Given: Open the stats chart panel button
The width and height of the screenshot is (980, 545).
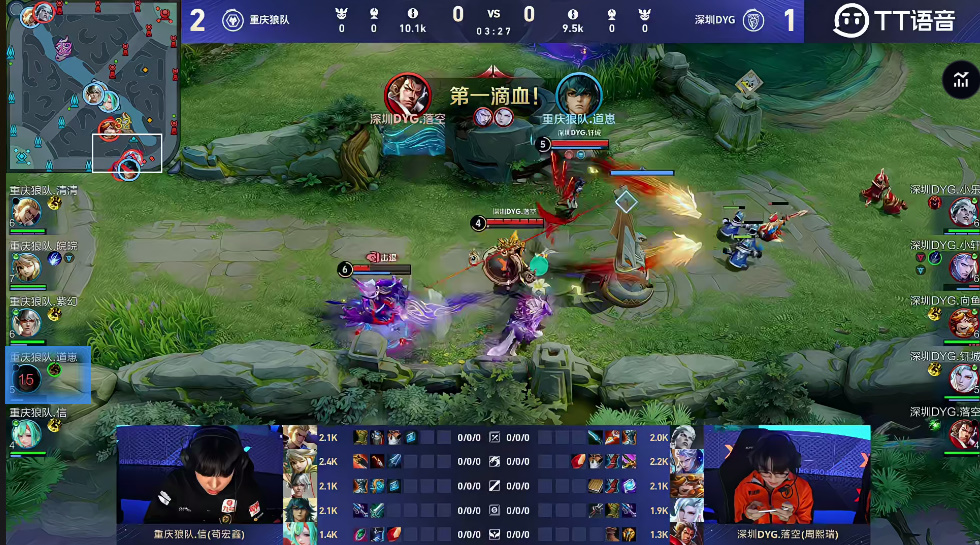Looking at the screenshot, I should (960, 80).
